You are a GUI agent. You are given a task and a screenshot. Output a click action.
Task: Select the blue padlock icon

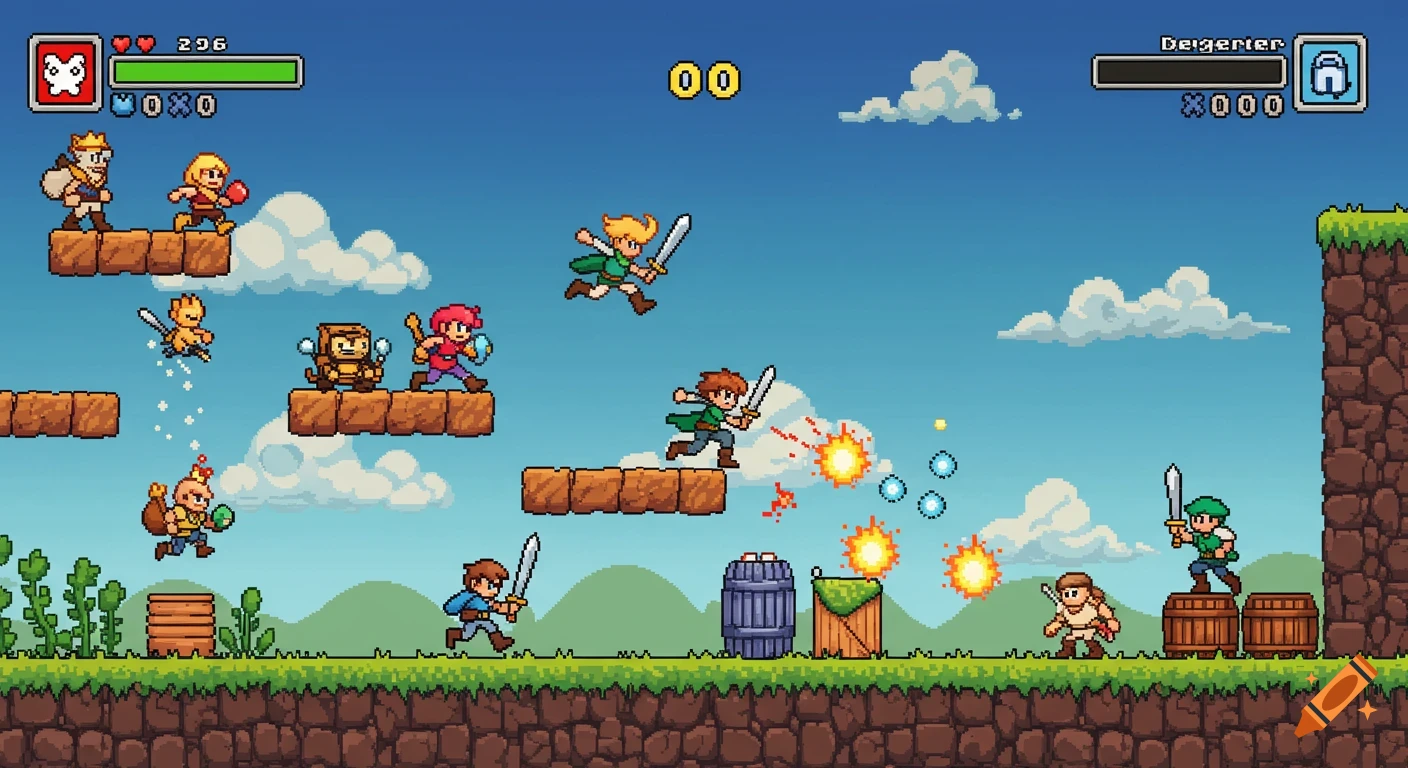click(x=1332, y=75)
